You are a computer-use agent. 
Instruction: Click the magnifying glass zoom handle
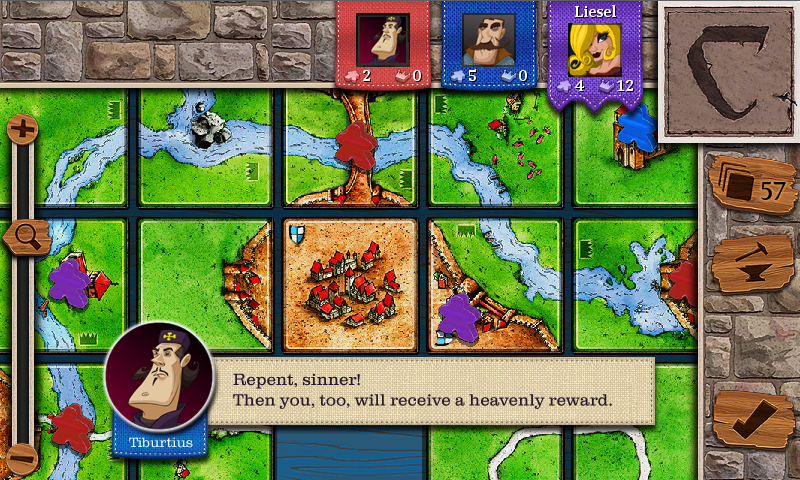click(x=26, y=238)
